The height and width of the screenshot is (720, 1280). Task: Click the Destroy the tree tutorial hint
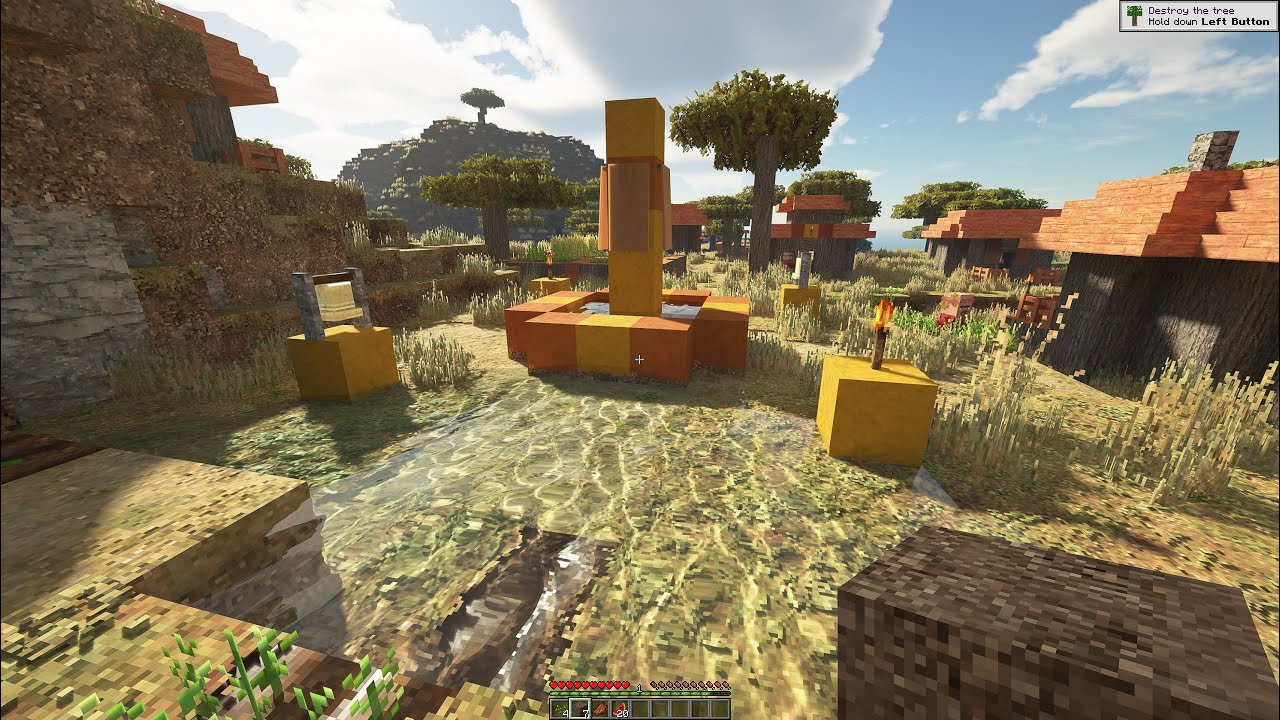tap(1198, 16)
